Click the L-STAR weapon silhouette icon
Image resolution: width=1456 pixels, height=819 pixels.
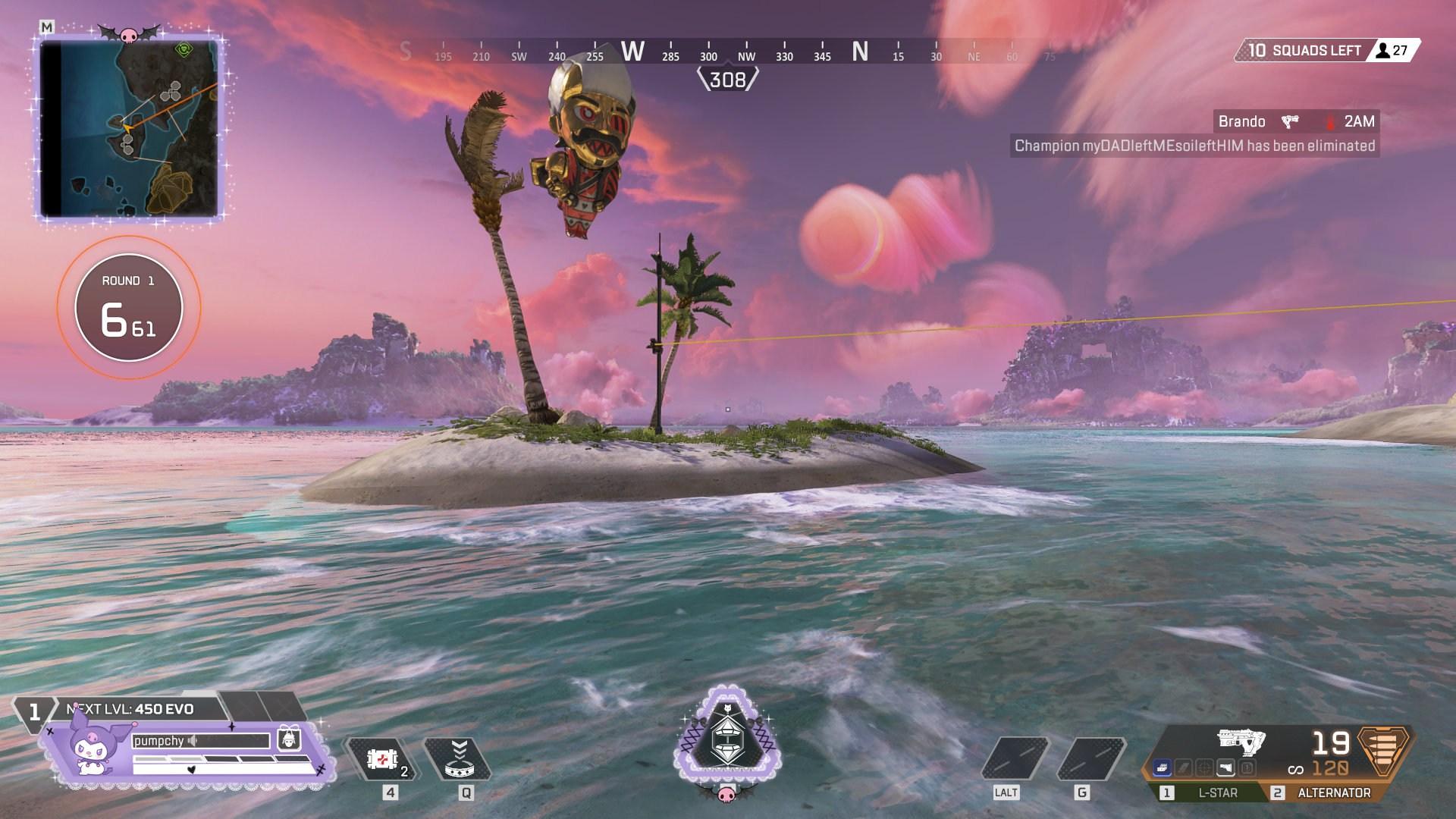(1241, 742)
